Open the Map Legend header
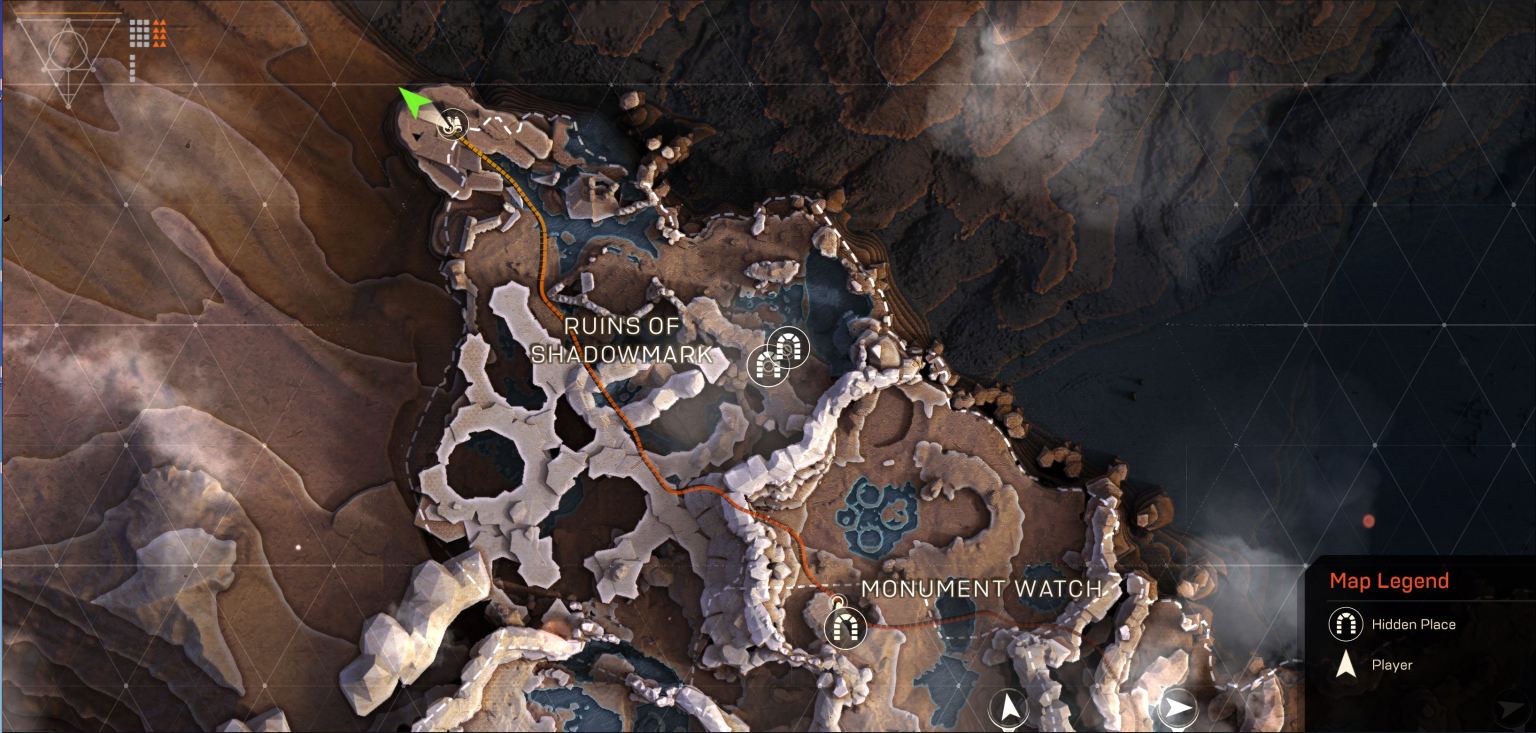This screenshot has height=733, width=1536. pyautogui.click(x=1390, y=580)
